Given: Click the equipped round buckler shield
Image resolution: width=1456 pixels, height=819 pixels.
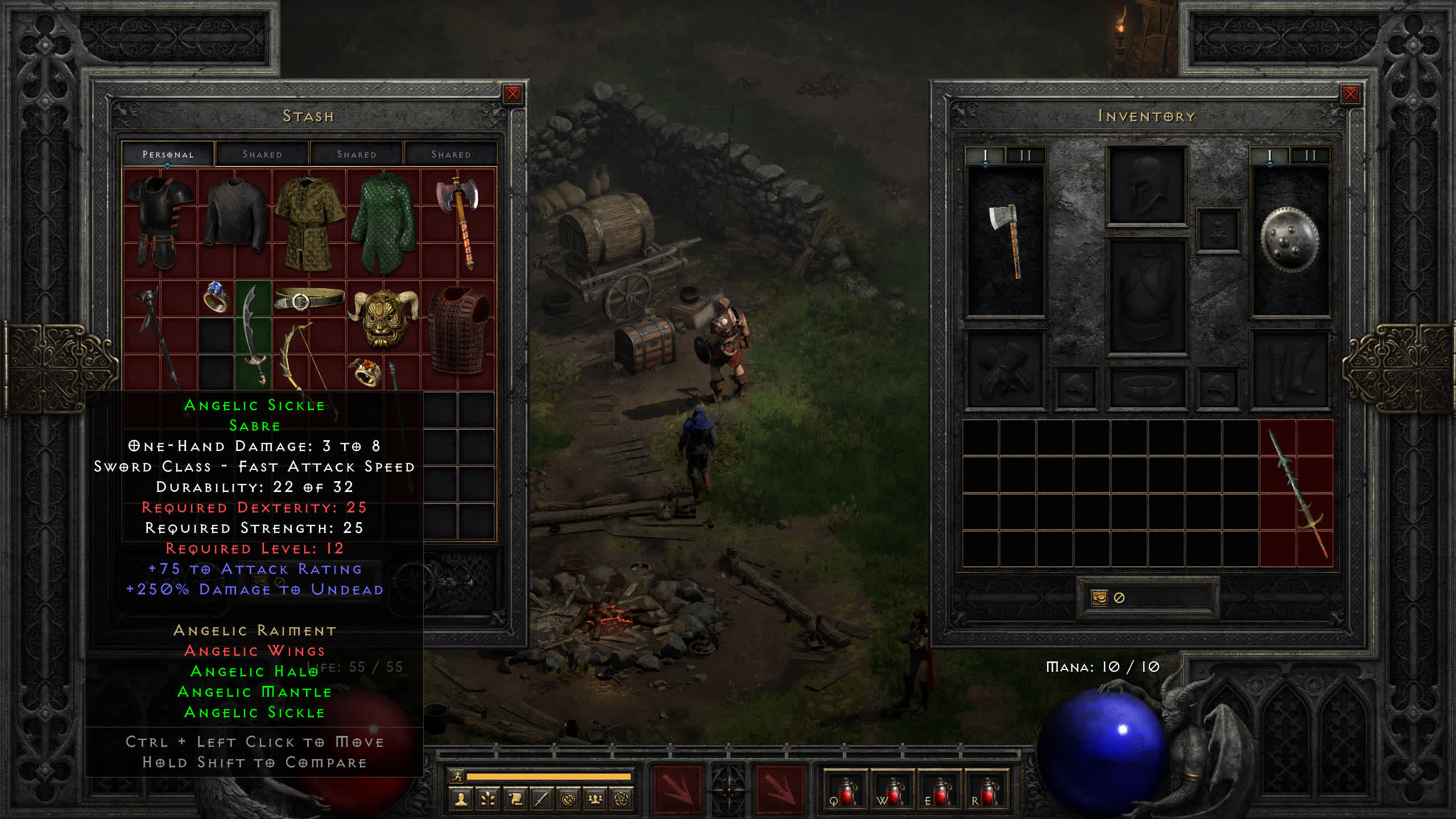Looking at the screenshot, I should (x=1289, y=241).
